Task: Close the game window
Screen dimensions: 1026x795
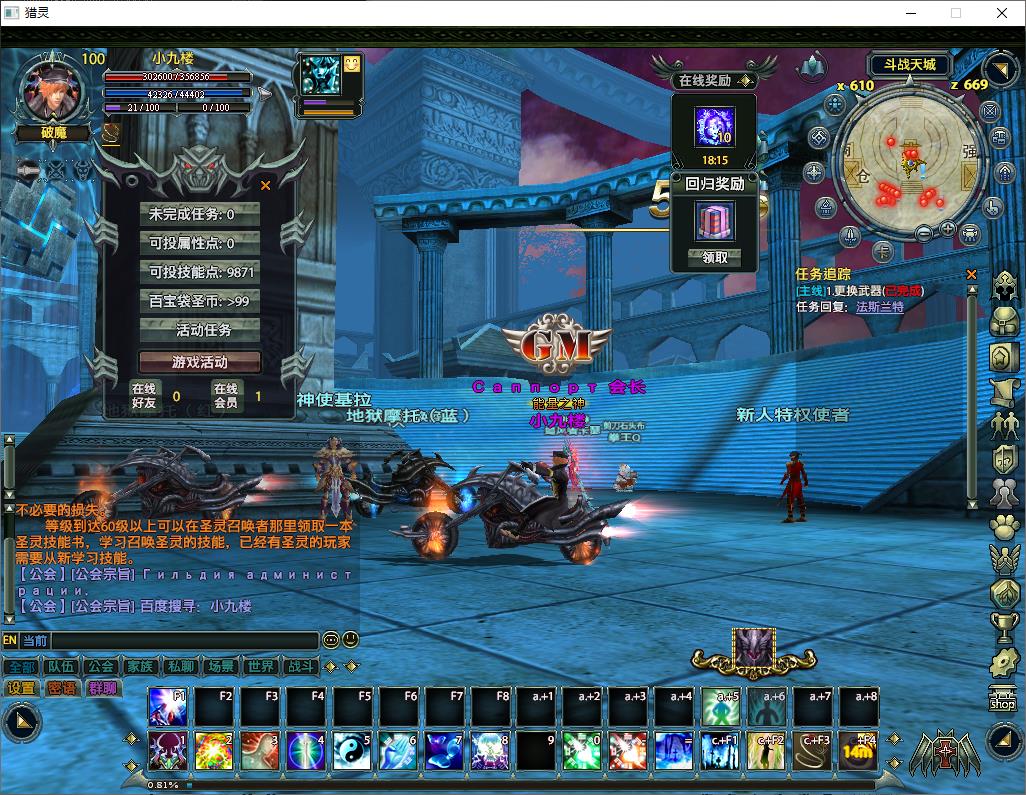Action: point(1002,13)
